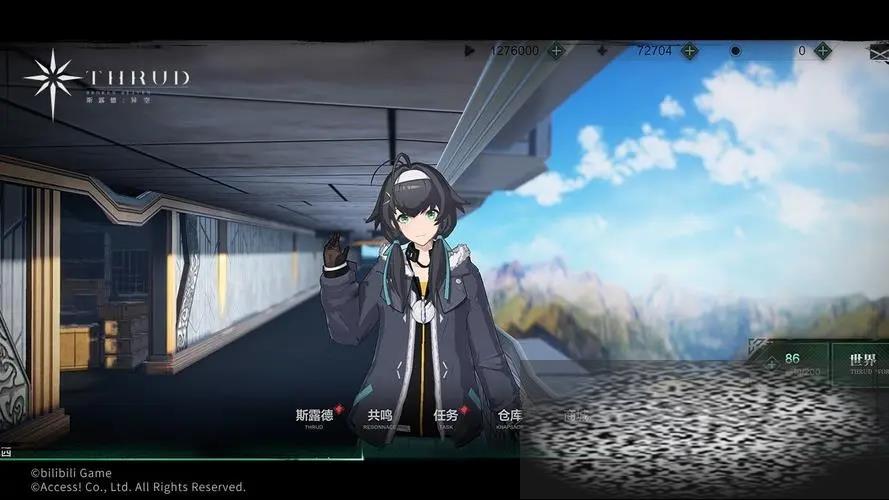Open the 斯露德 (Thrud) menu

point(313,416)
